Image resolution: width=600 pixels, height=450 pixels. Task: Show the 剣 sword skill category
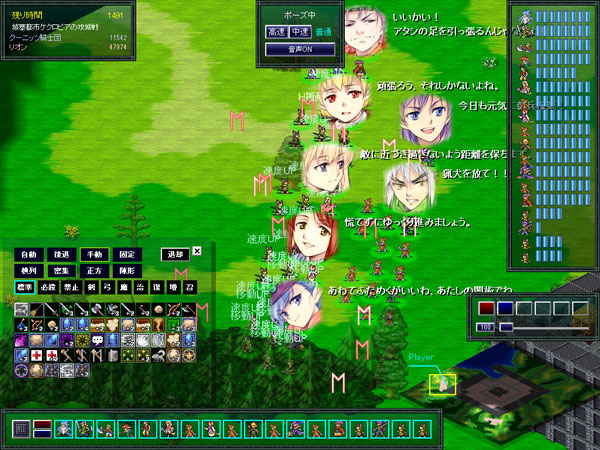(x=92, y=287)
